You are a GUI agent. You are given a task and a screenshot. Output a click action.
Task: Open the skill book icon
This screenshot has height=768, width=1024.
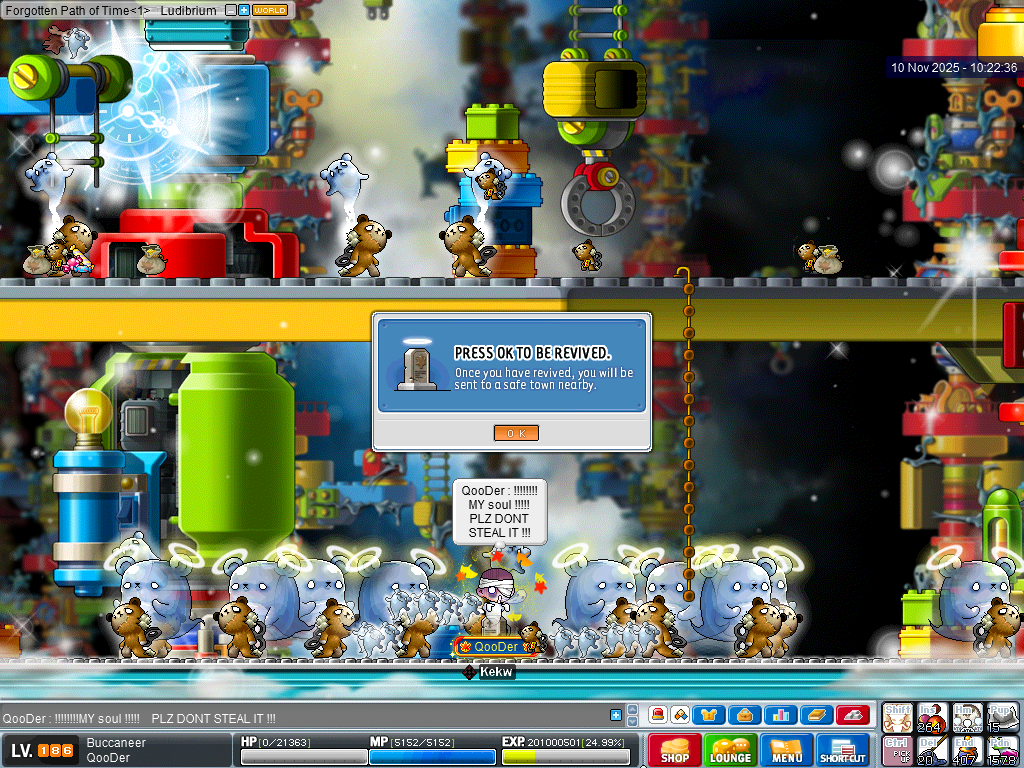pos(817,715)
